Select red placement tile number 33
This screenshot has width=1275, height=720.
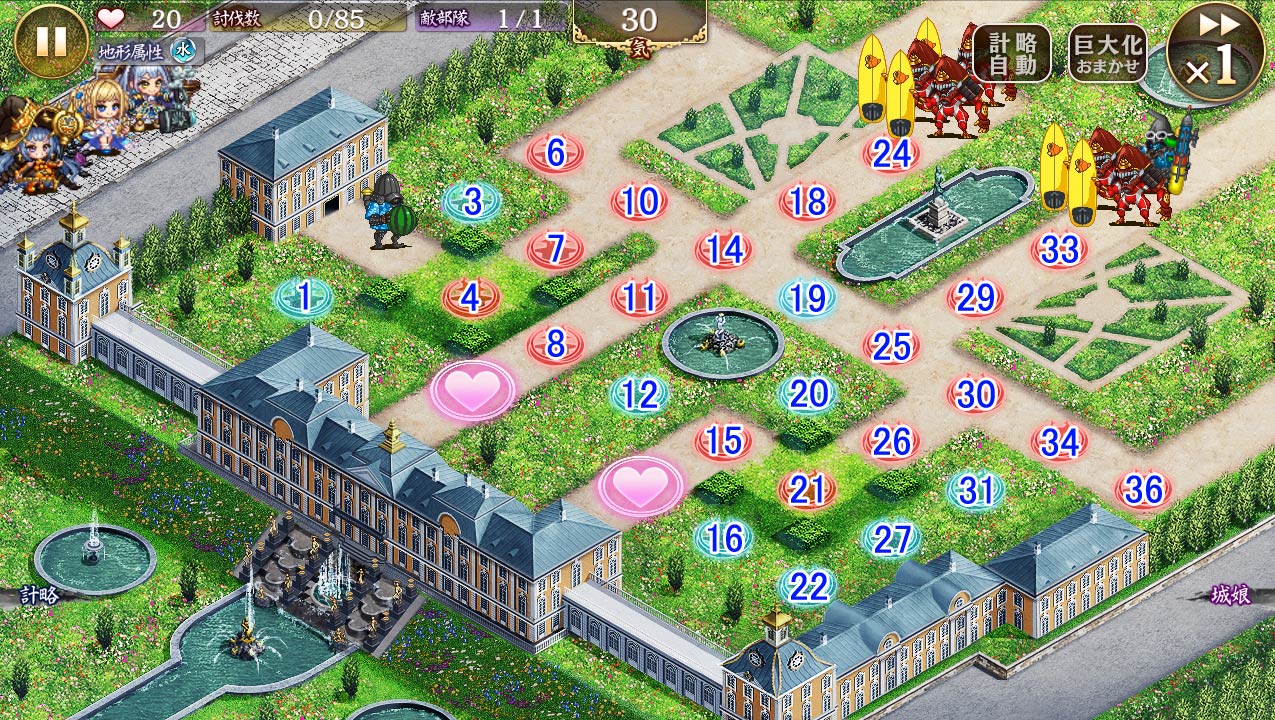(x=1059, y=249)
